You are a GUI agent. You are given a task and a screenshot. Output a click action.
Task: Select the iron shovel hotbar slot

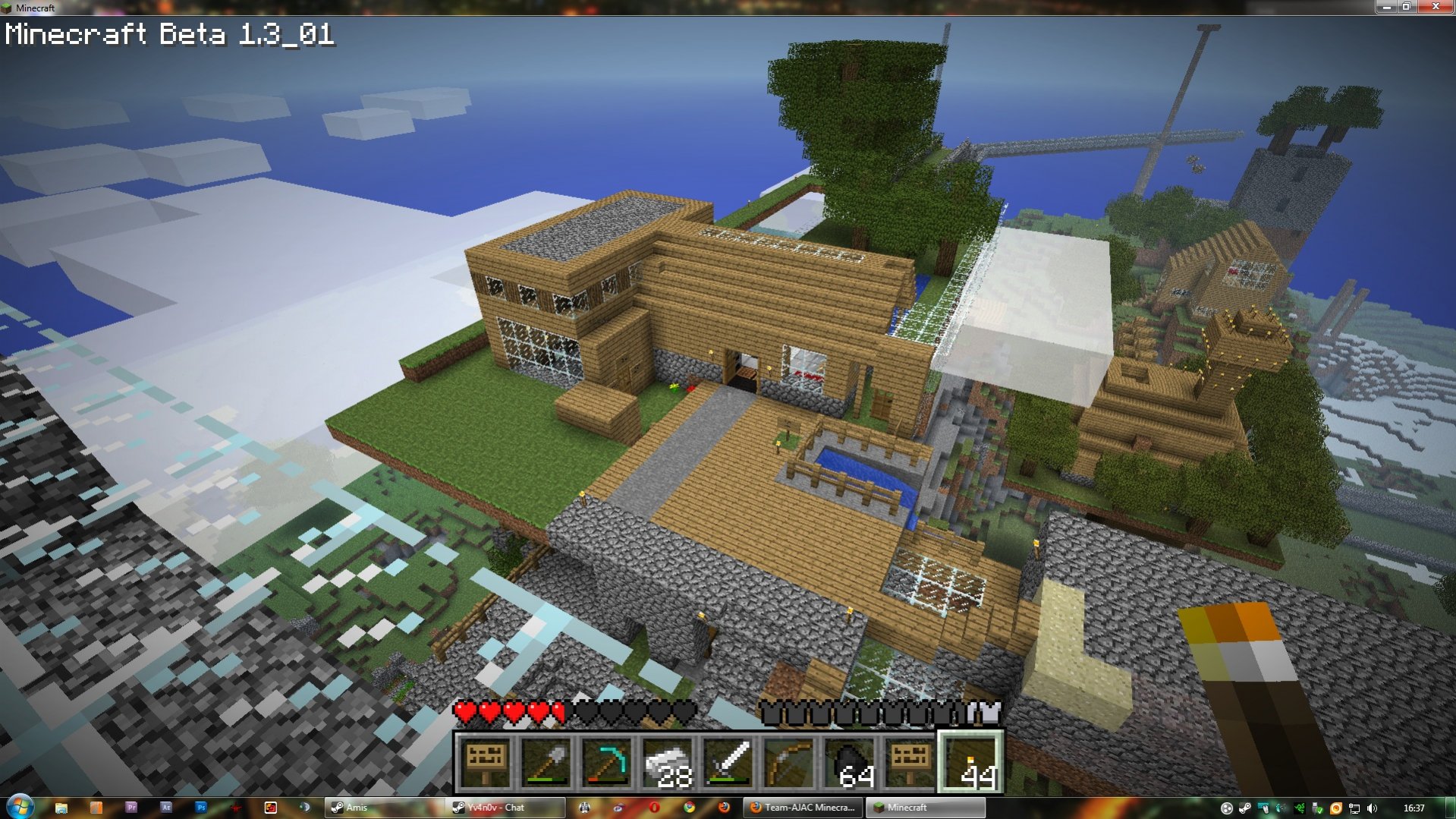[547, 763]
